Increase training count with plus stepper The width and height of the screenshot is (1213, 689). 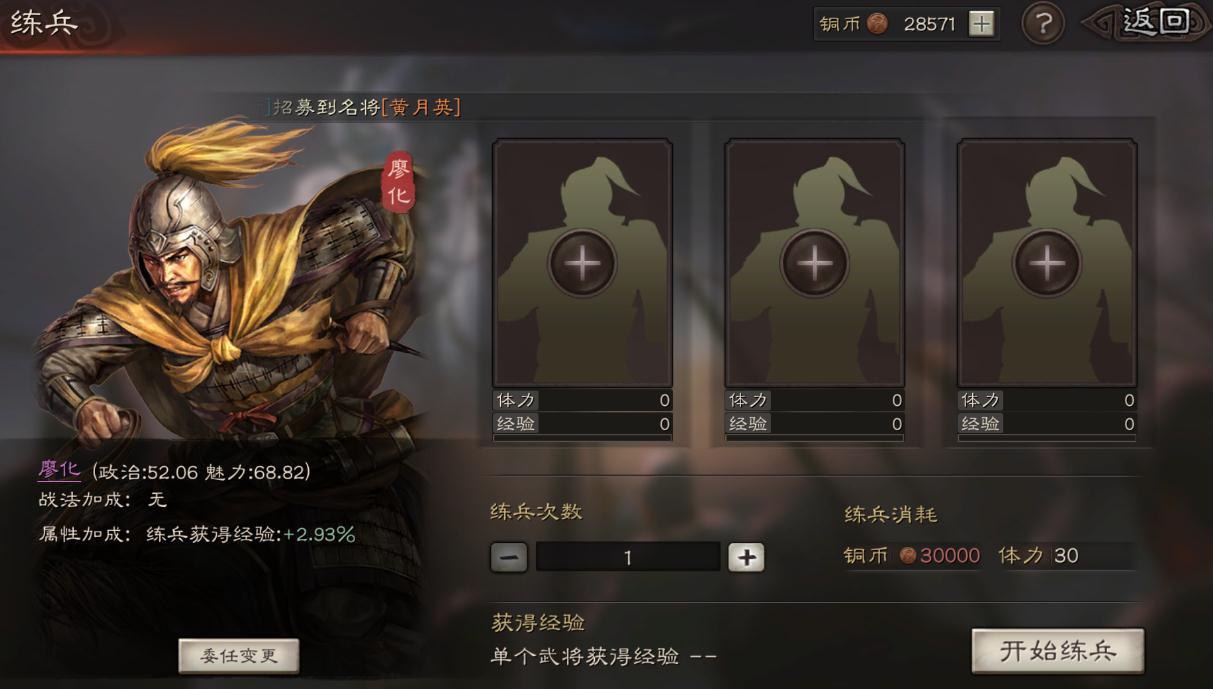pyautogui.click(x=746, y=557)
